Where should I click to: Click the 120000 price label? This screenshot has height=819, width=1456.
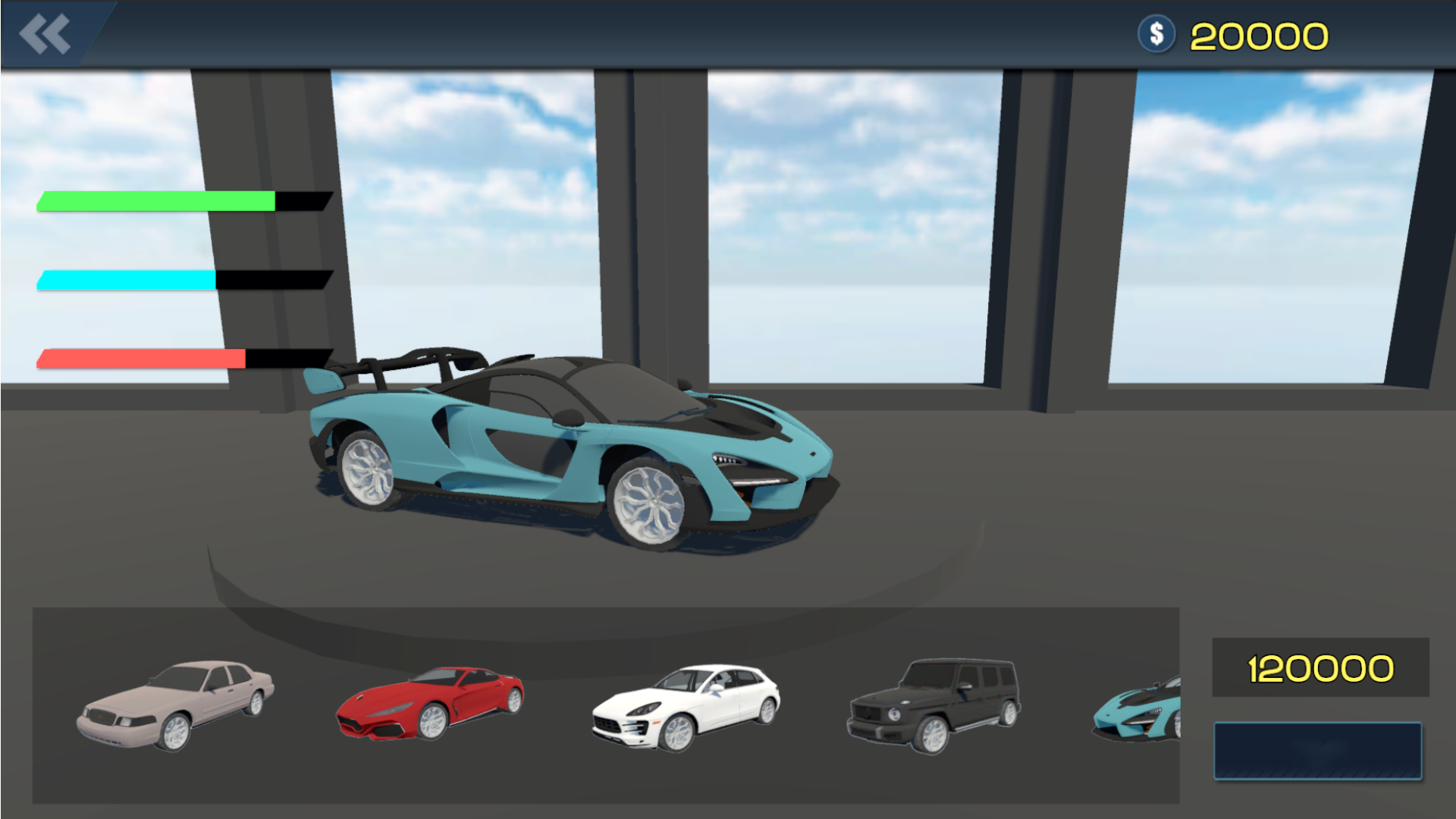click(1319, 667)
